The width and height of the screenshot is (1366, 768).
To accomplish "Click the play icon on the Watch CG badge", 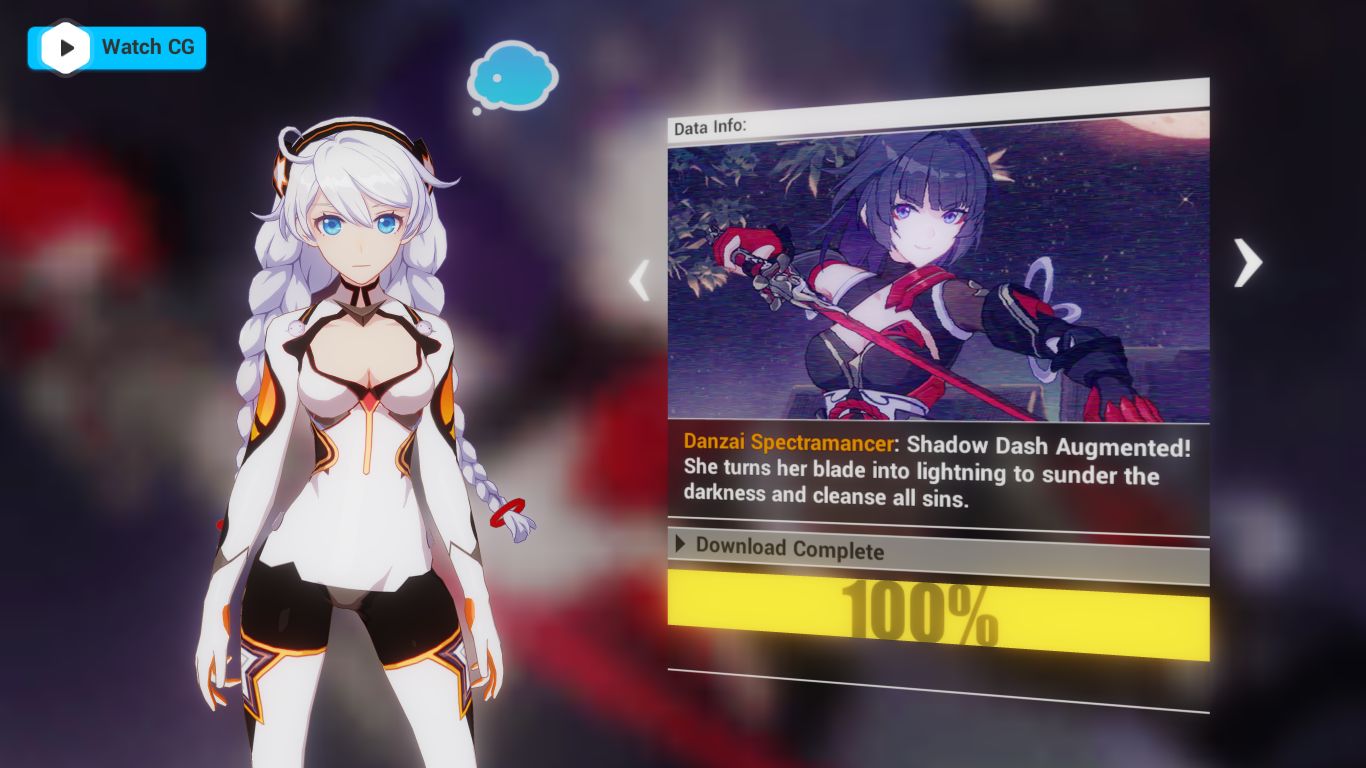I will 66,47.
